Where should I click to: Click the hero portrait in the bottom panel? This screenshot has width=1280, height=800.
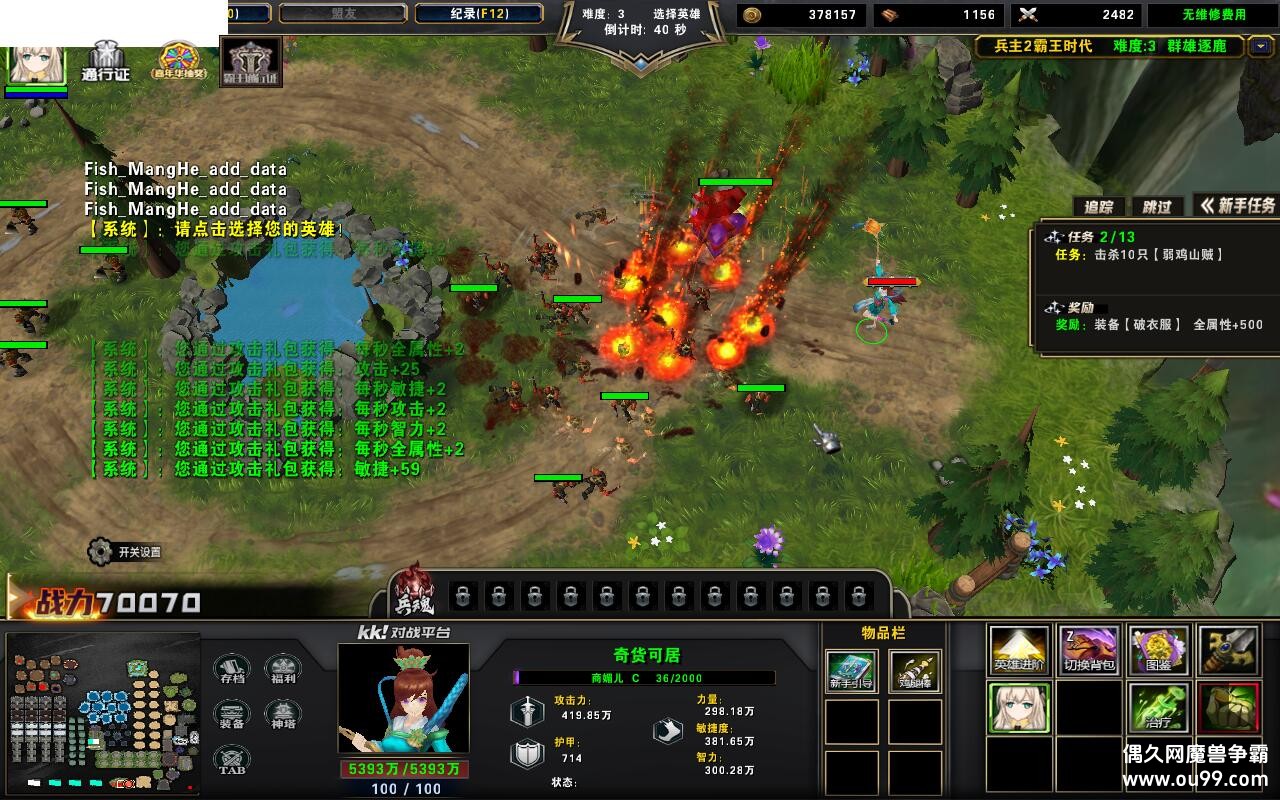click(403, 700)
